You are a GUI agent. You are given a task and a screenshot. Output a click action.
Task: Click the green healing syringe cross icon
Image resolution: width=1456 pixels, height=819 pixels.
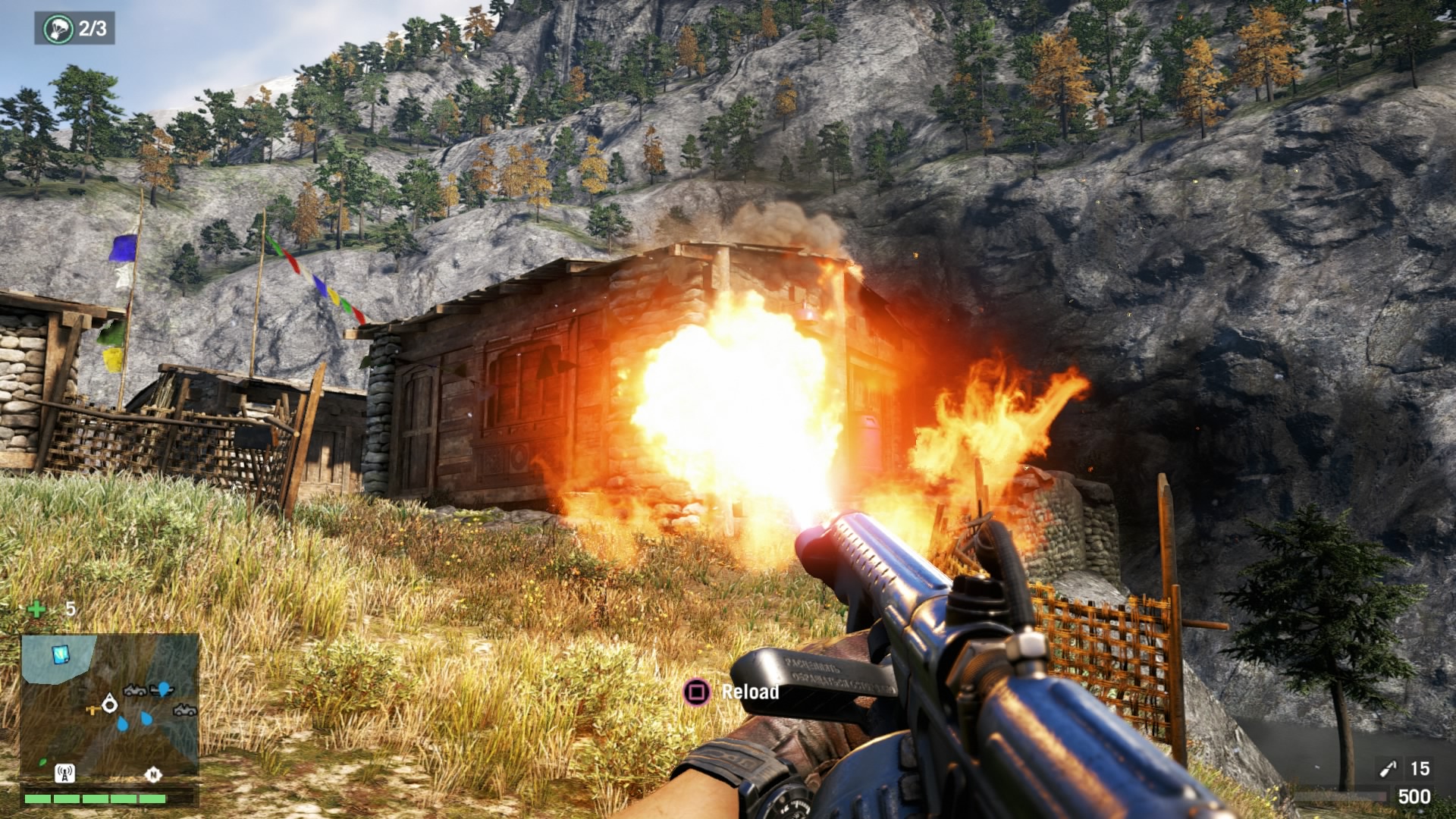pyautogui.click(x=36, y=609)
